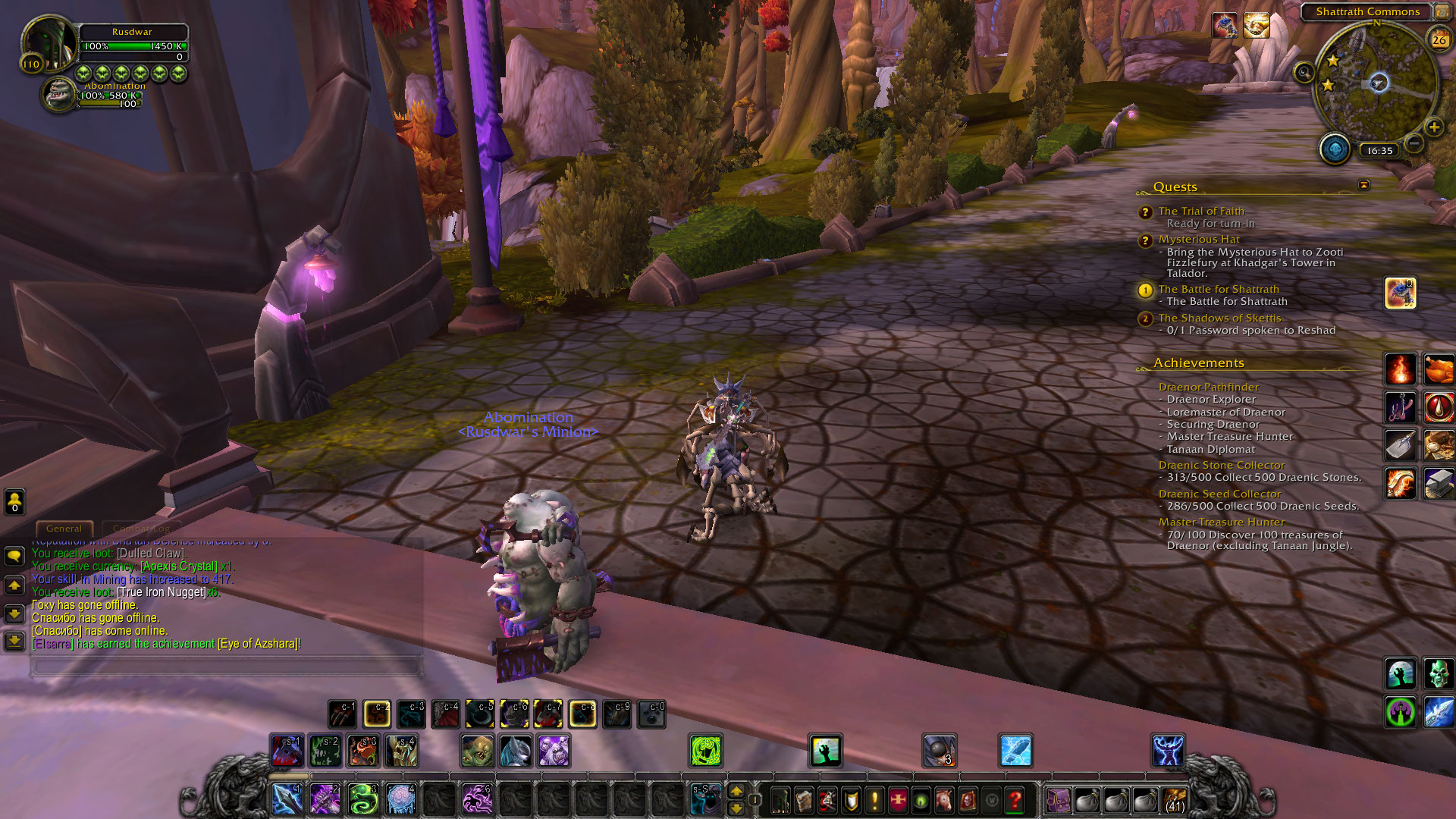Use the Battle for Shattrath quest item
Screen dimensions: 1456x819
pyautogui.click(x=1400, y=293)
